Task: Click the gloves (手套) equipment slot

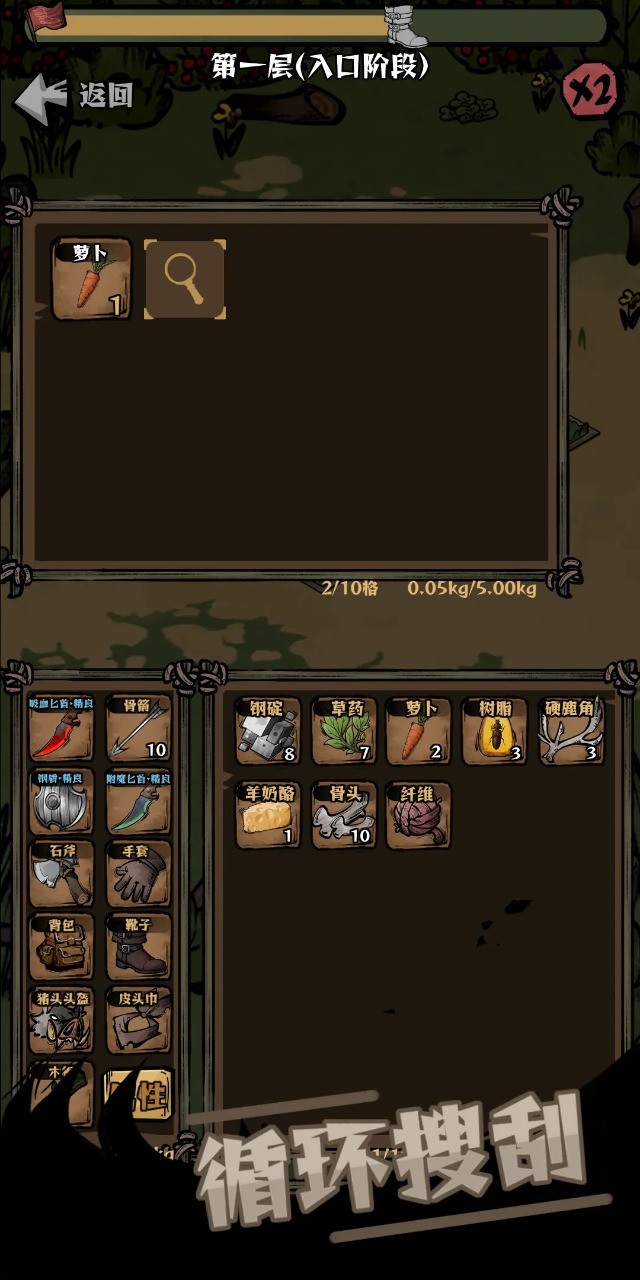Action: click(x=138, y=874)
